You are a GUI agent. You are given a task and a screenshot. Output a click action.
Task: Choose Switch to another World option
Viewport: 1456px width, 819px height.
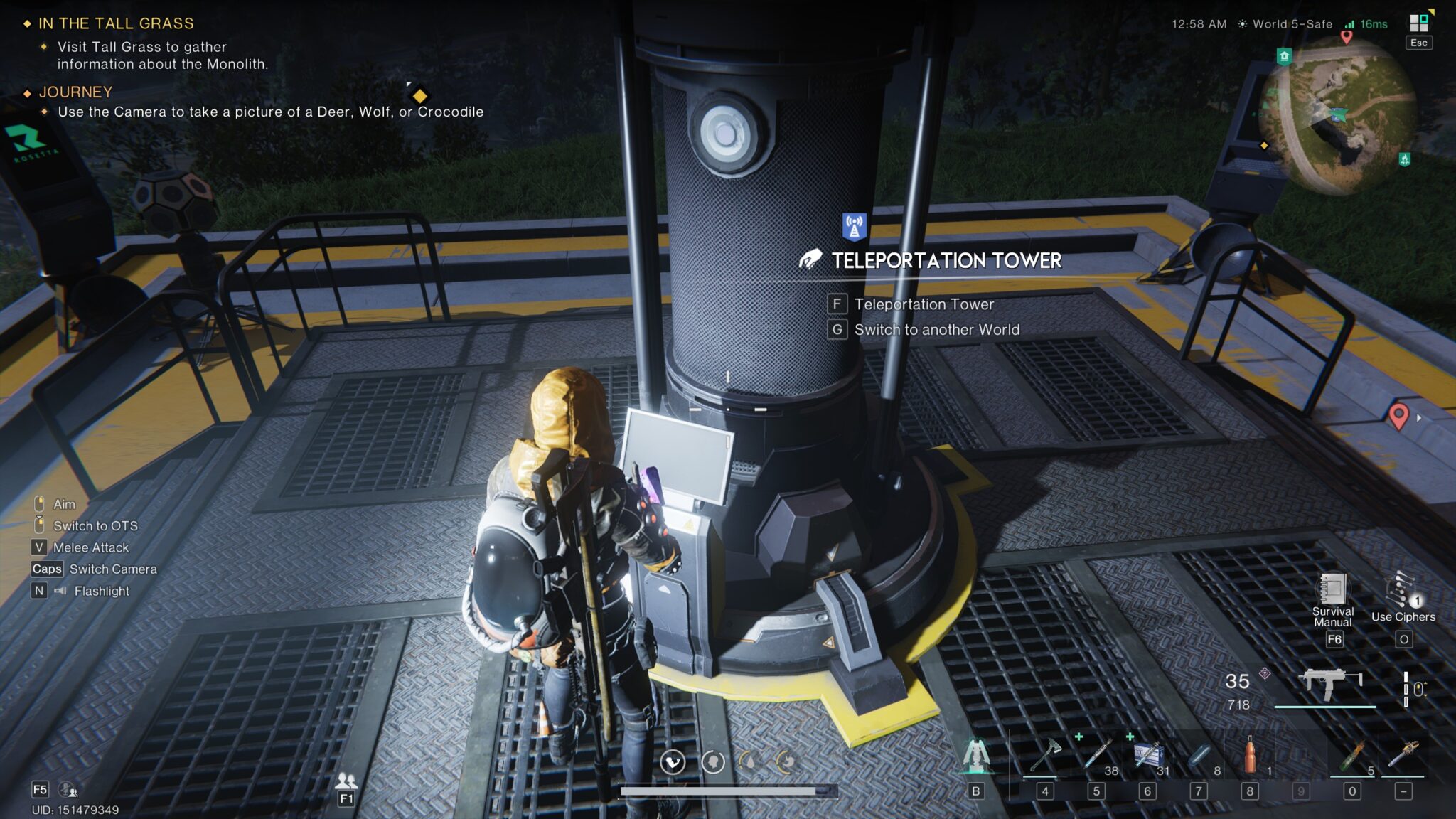click(x=936, y=330)
